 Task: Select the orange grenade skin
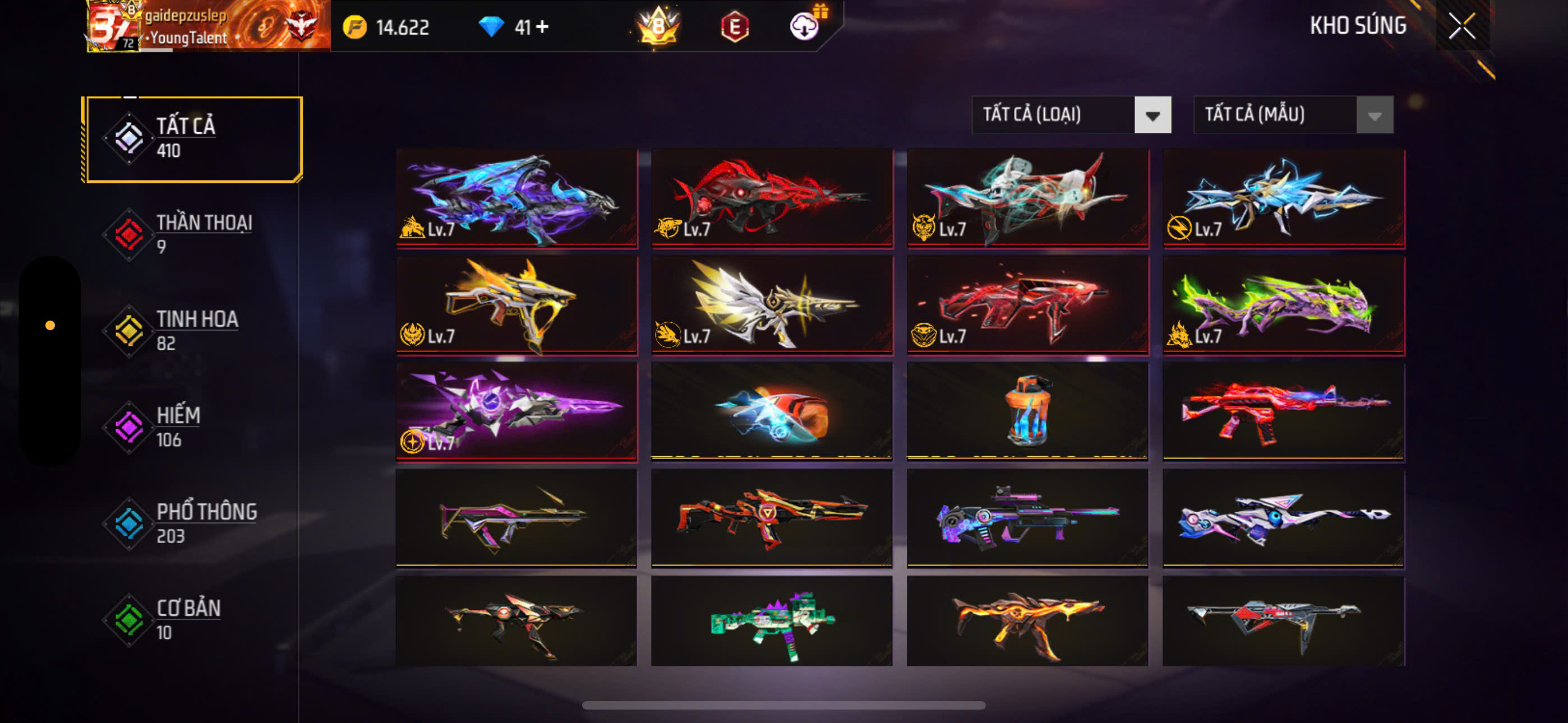click(1027, 411)
